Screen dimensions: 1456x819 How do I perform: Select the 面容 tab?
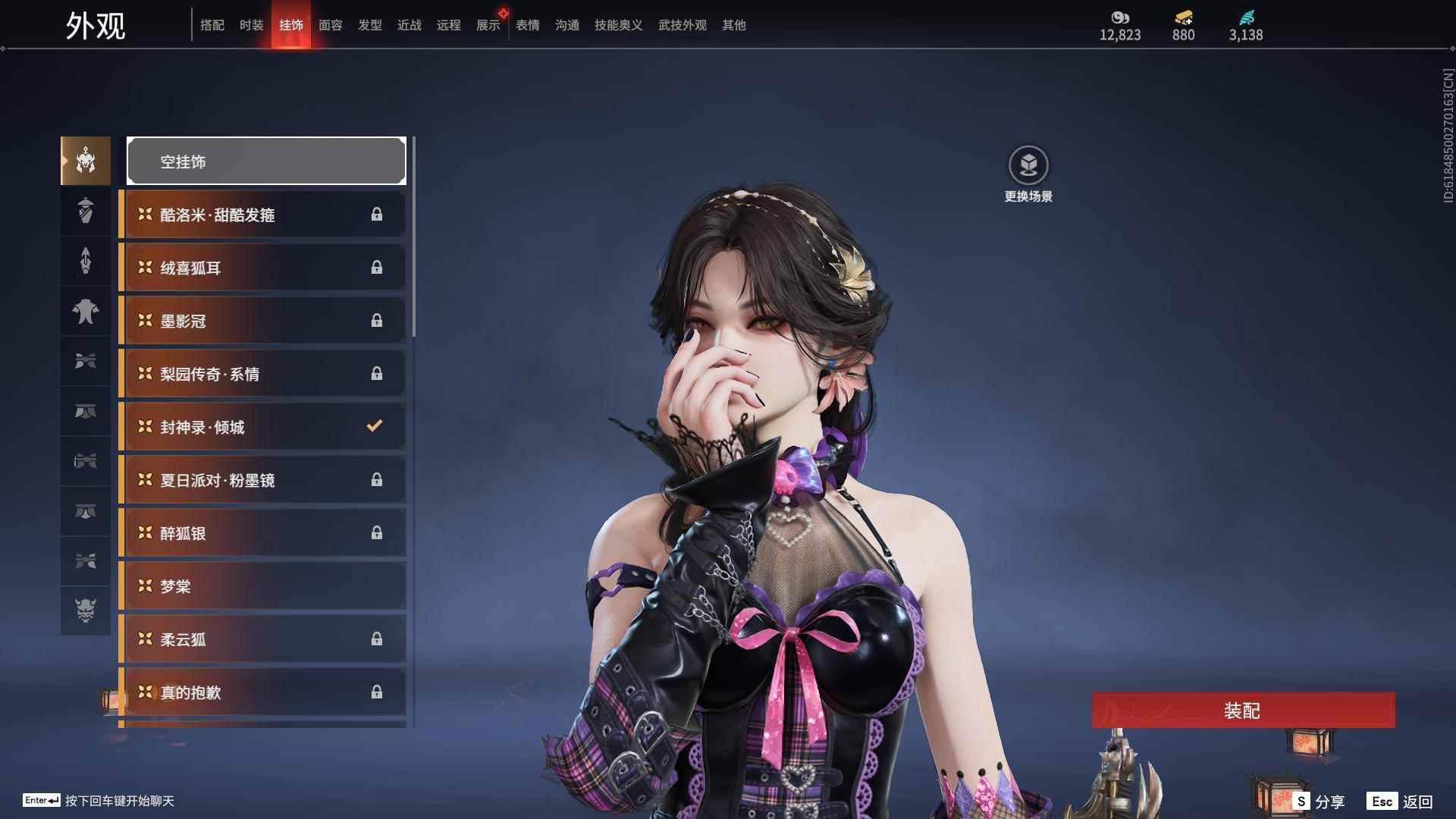pos(330,25)
